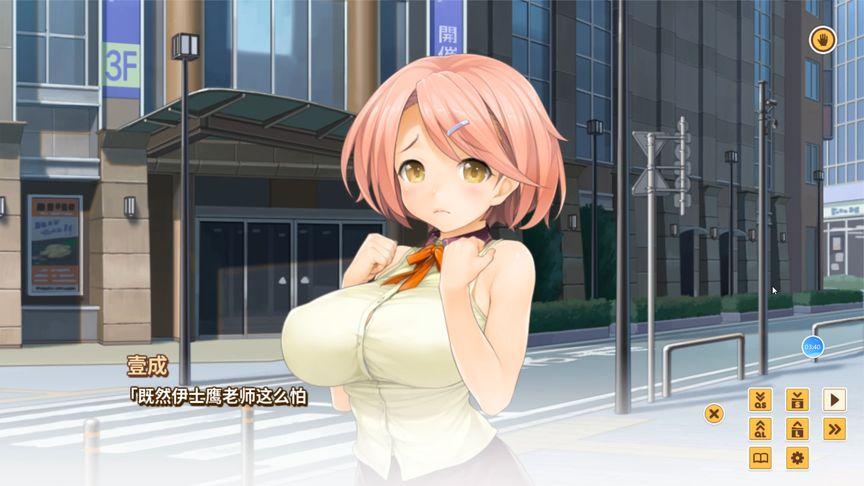The height and width of the screenshot is (486, 864).
Task: Open the save game menu
Action: point(797,400)
